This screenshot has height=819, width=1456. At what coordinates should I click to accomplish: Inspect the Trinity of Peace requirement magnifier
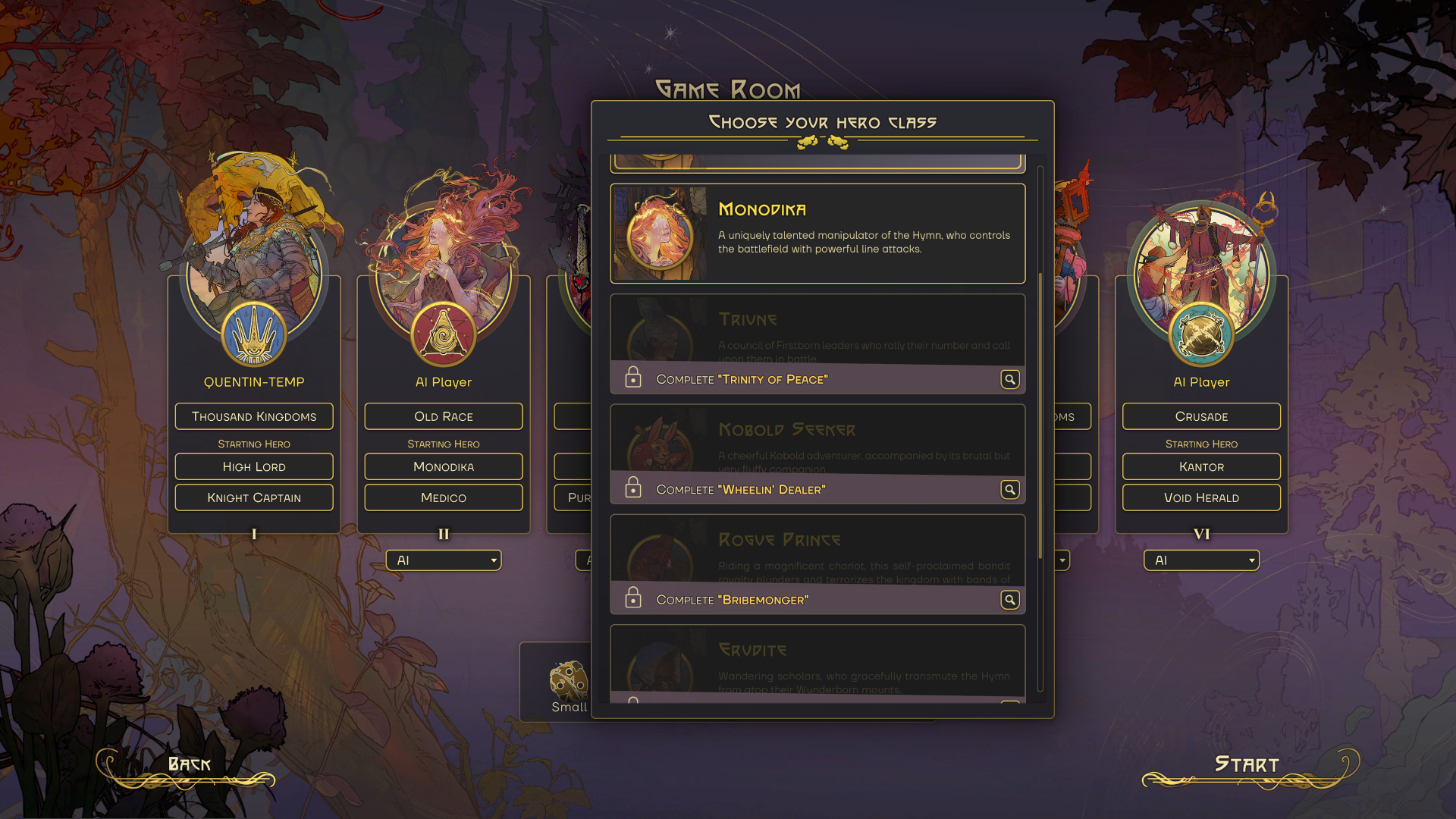point(1009,379)
